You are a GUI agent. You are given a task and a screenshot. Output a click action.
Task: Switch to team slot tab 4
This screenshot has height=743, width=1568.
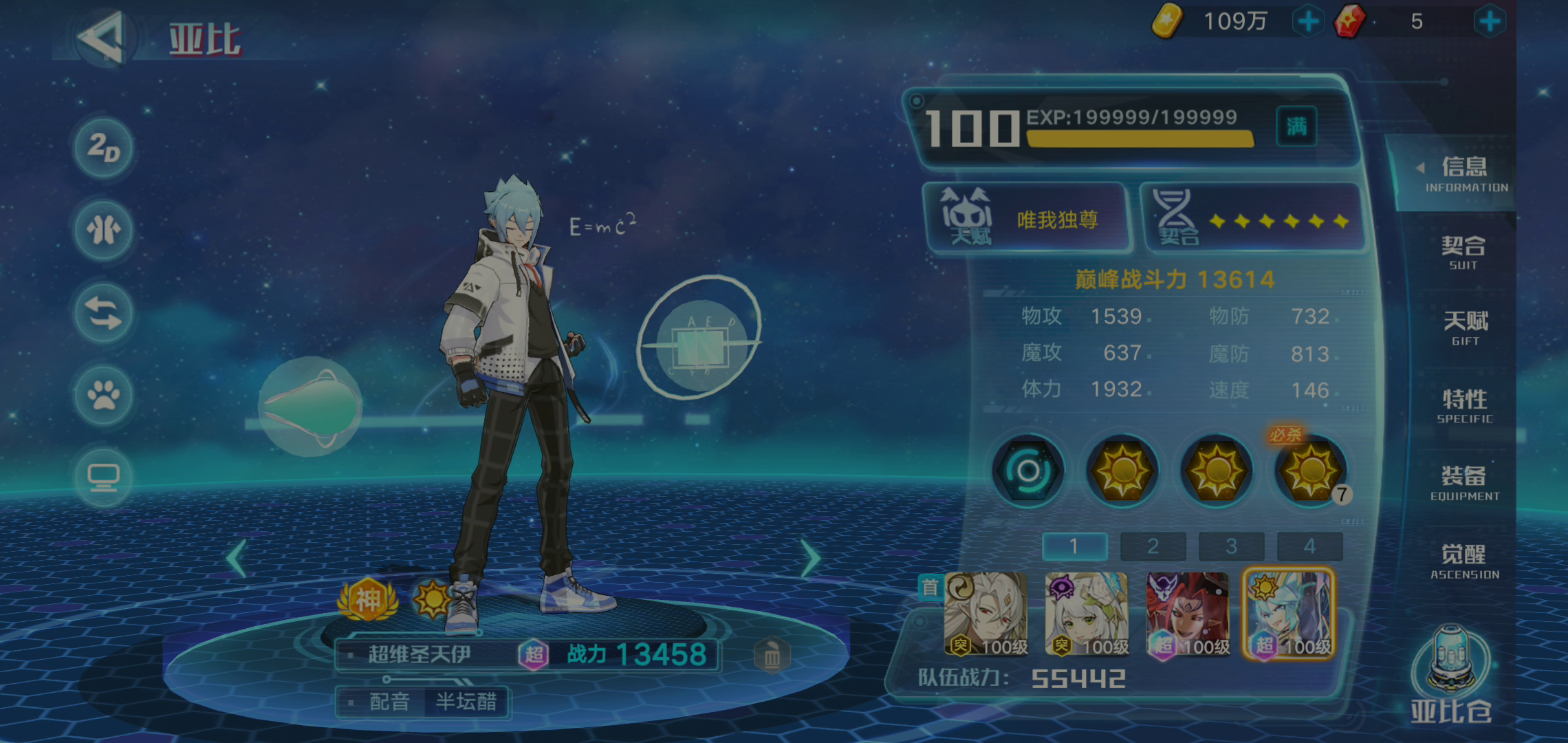(1309, 546)
